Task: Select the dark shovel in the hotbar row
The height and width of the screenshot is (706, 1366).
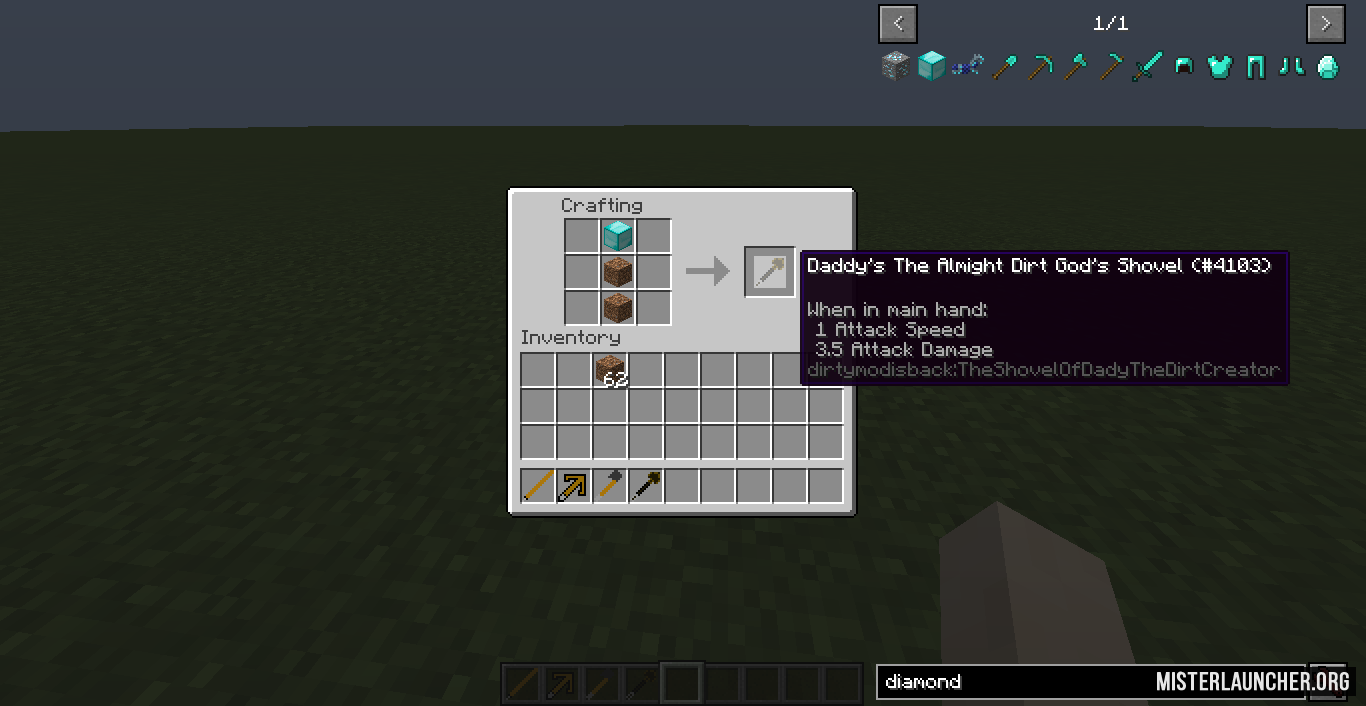Action: coord(646,486)
